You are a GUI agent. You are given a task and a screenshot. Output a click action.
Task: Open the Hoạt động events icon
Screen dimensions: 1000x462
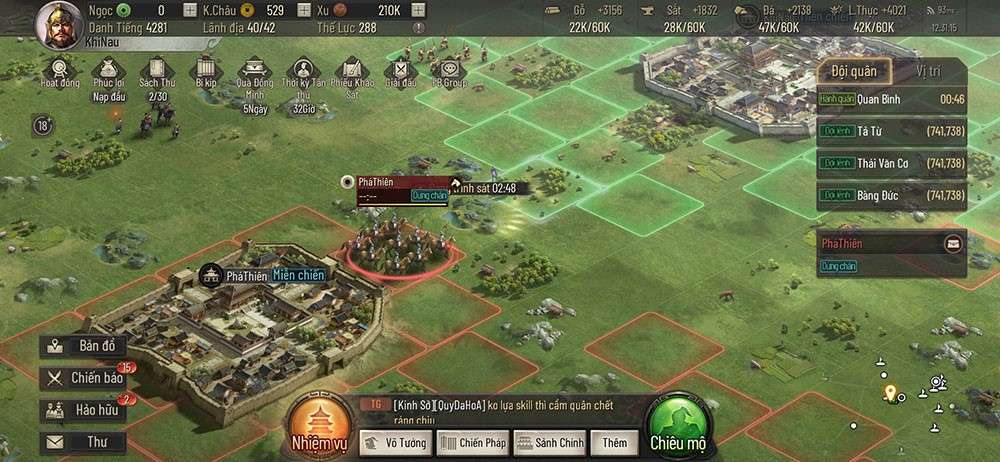61,72
